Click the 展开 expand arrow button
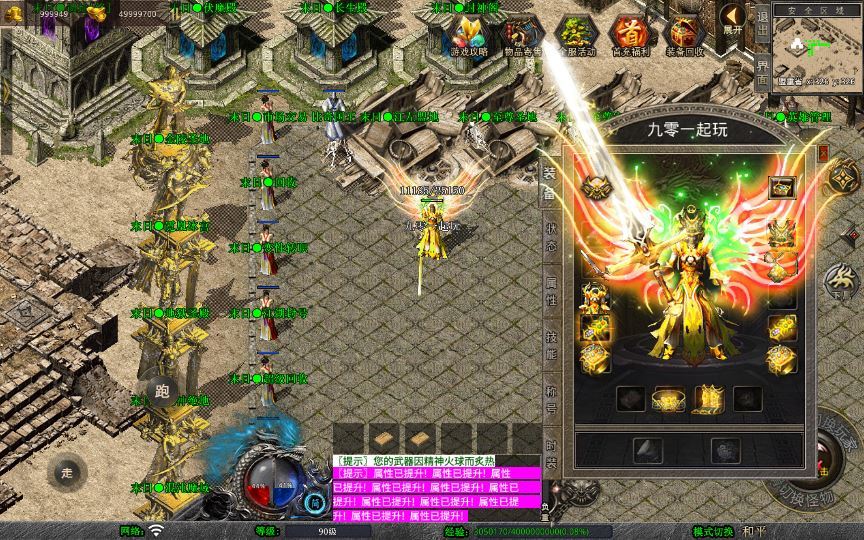864x540 pixels. (733, 19)
